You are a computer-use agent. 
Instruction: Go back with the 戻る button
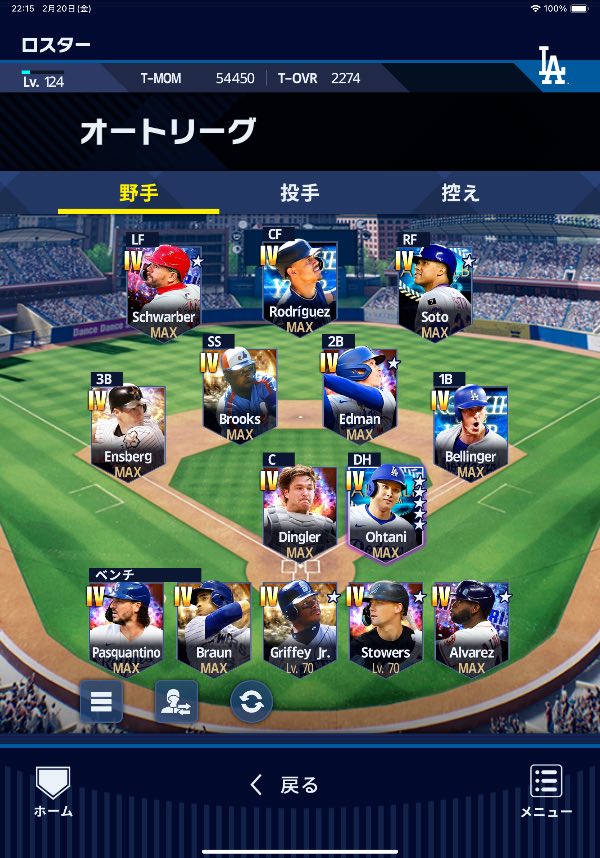[285, 786]
